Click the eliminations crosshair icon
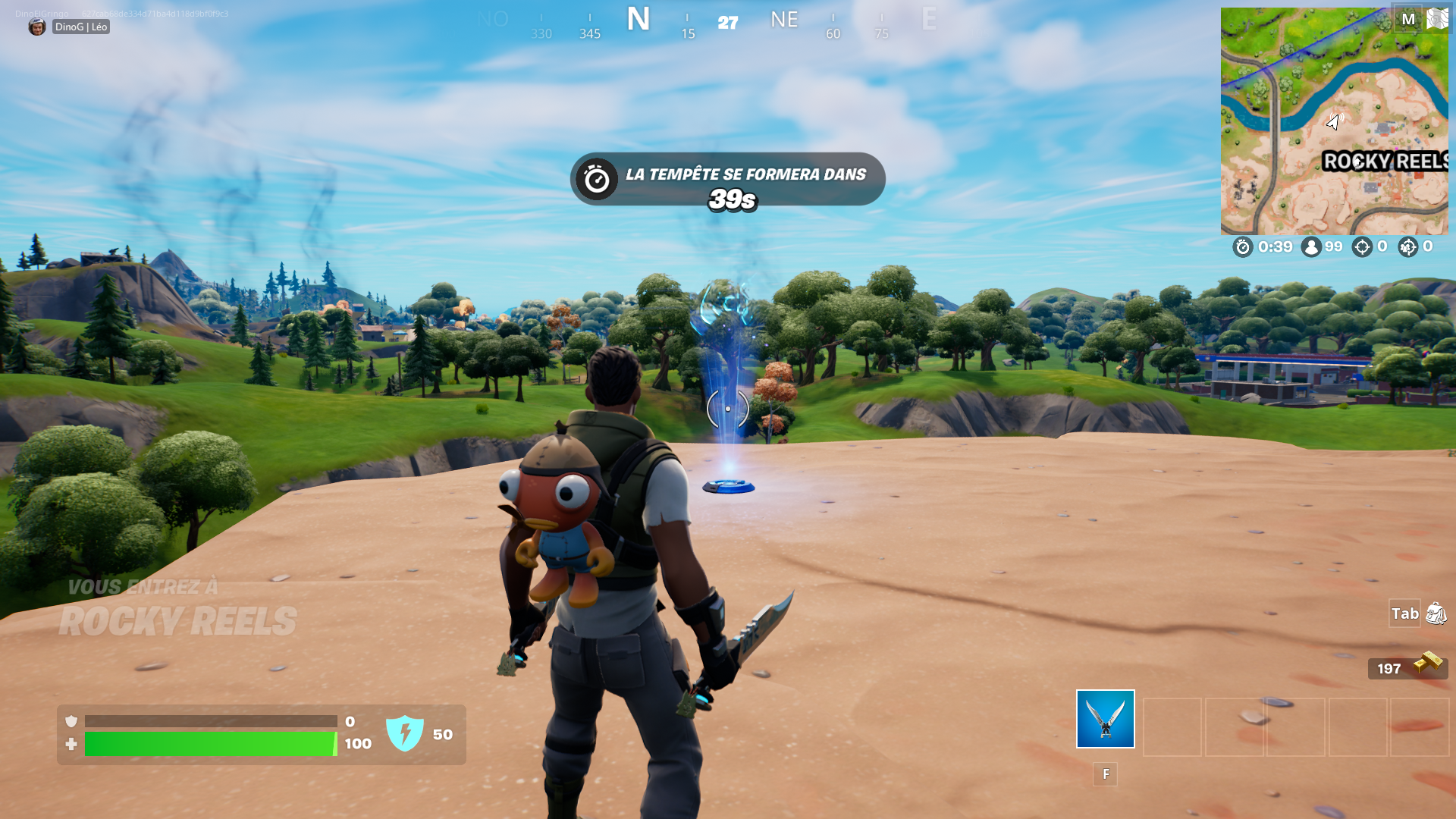The height and width of the screenshot is (819, 1456). [1363, 247]
